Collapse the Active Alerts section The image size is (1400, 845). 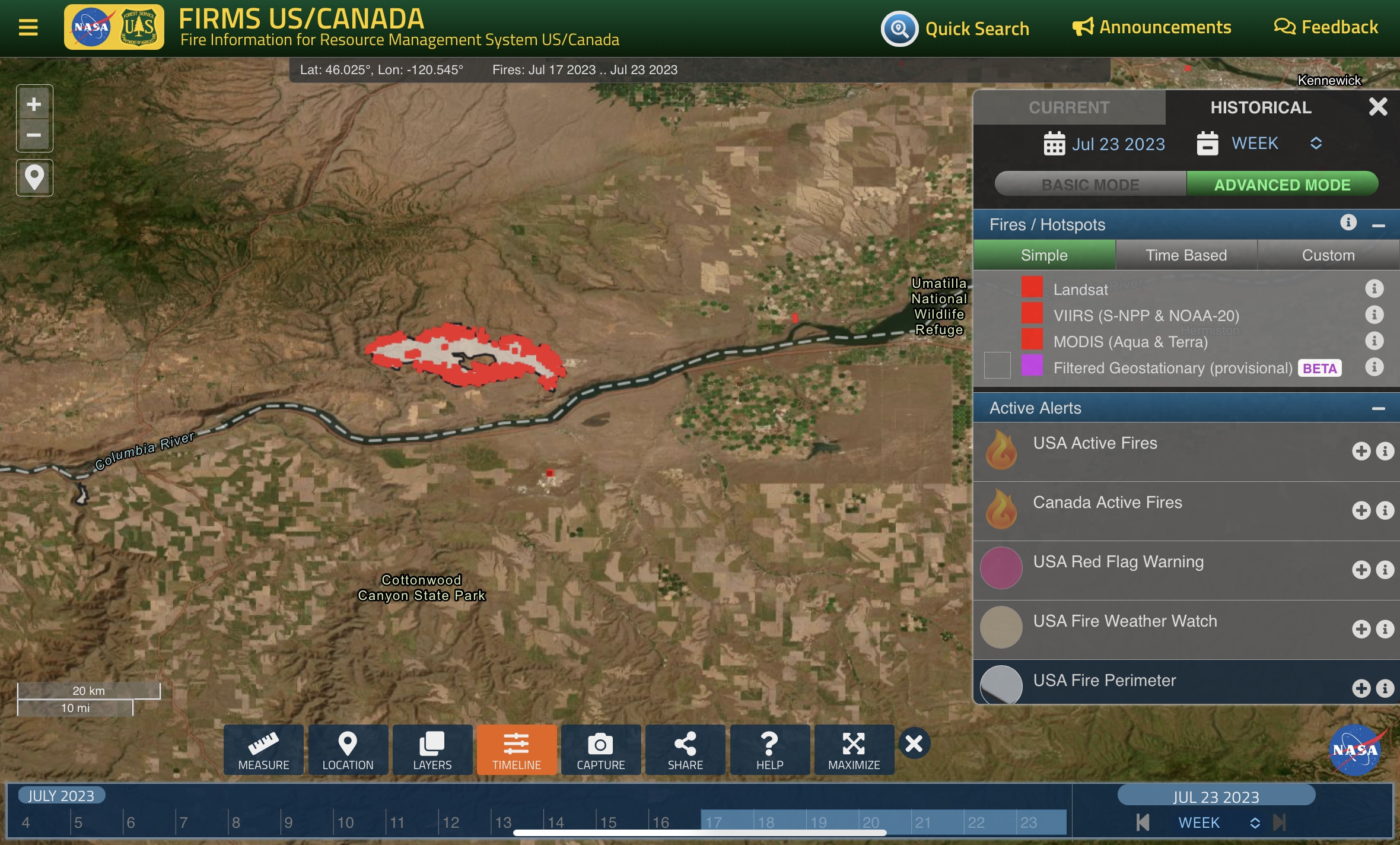(x=1378, y=408)
